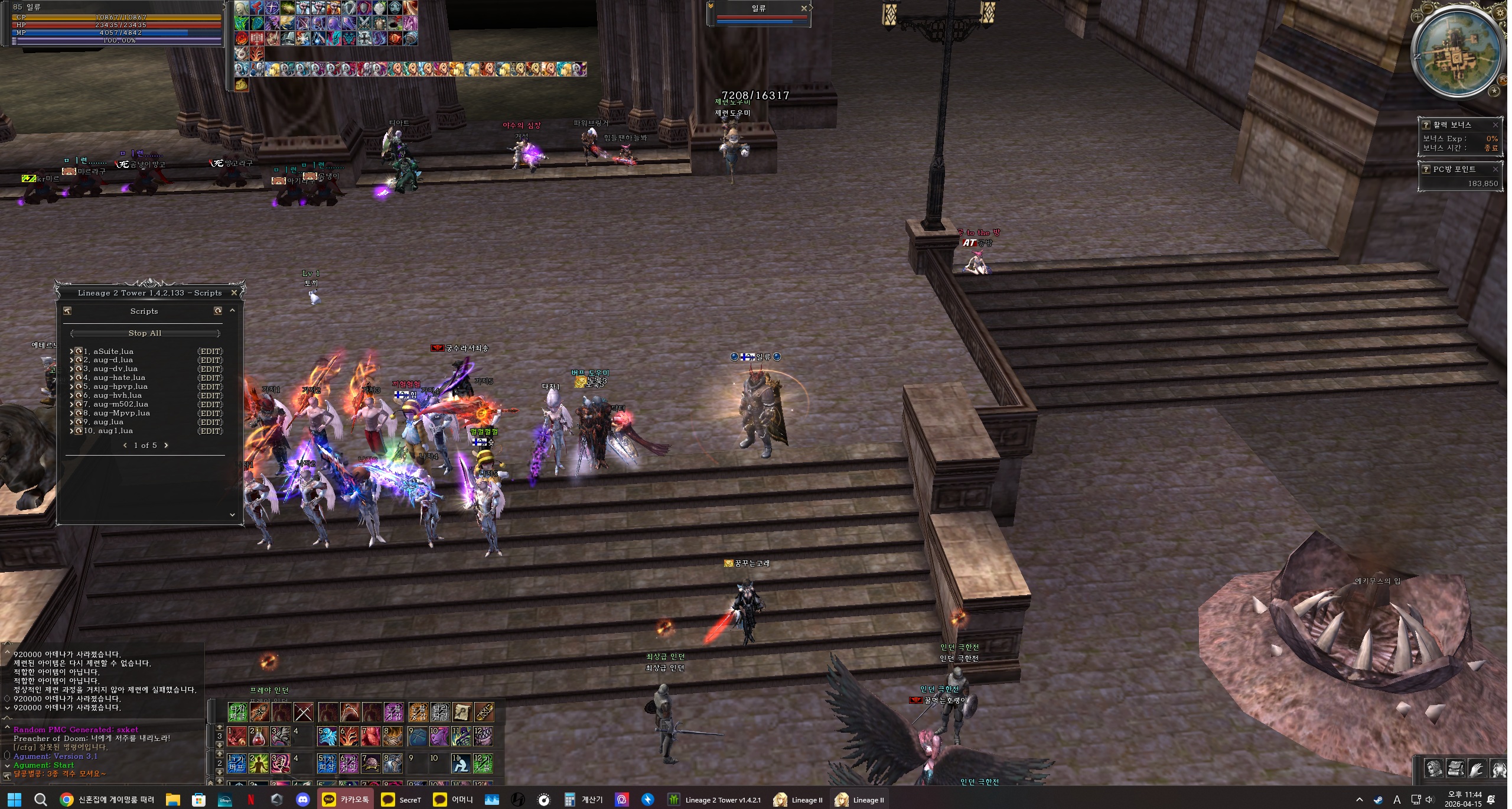1512x809 pixels.
Task: Open the circular minimap
Action: coord(1457,53)
